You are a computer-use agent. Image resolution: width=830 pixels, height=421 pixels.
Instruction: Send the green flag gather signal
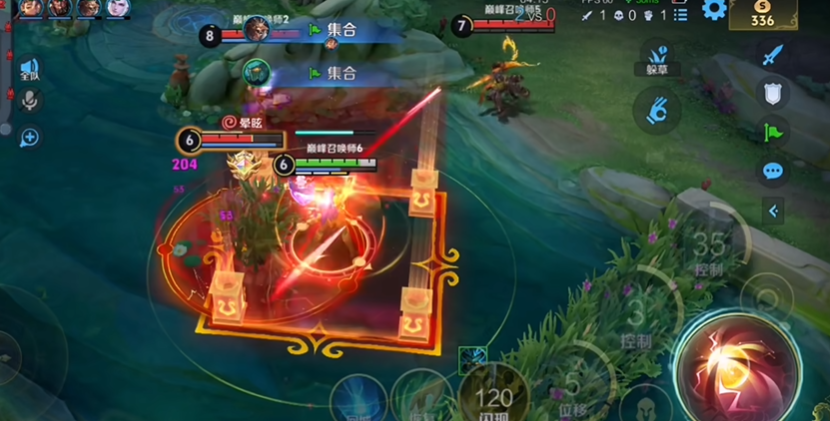tap(772, 131)
